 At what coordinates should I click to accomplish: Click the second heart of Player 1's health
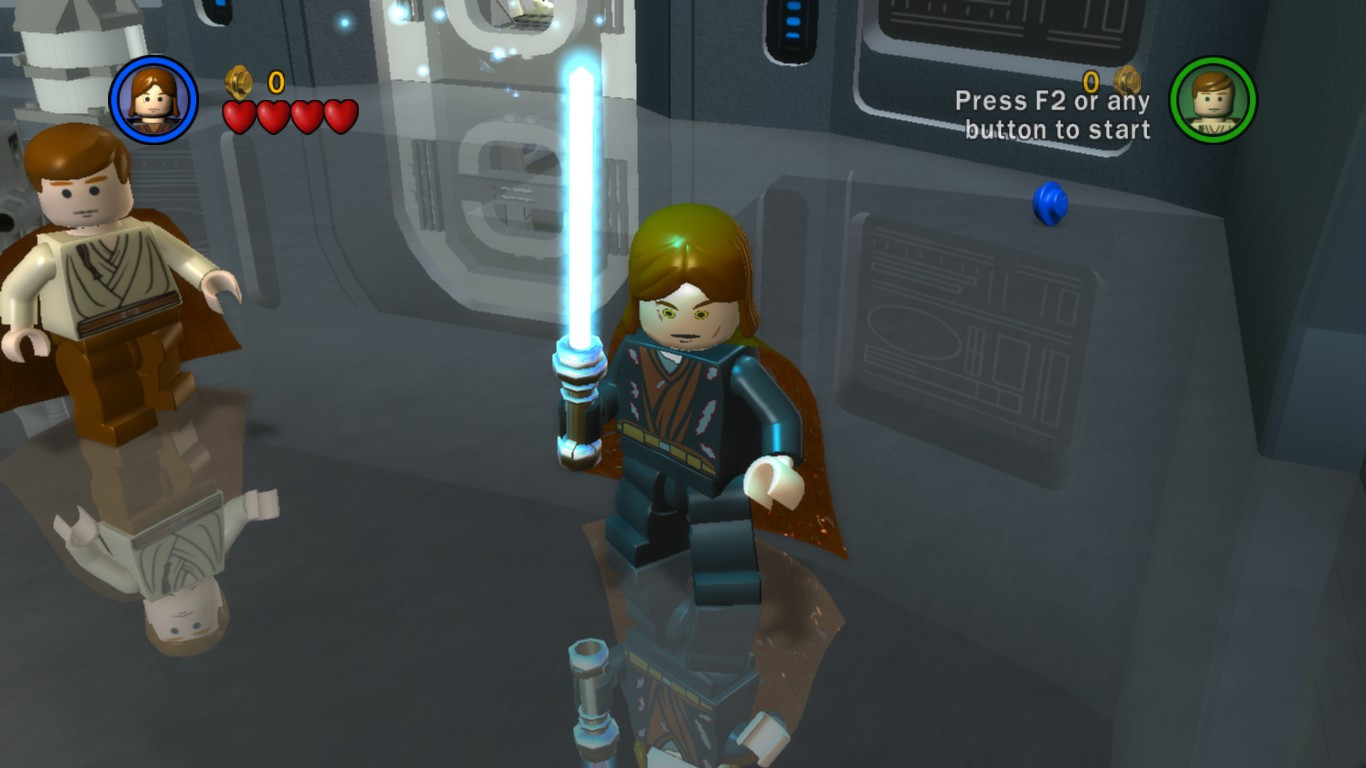[x=273, y=115]
